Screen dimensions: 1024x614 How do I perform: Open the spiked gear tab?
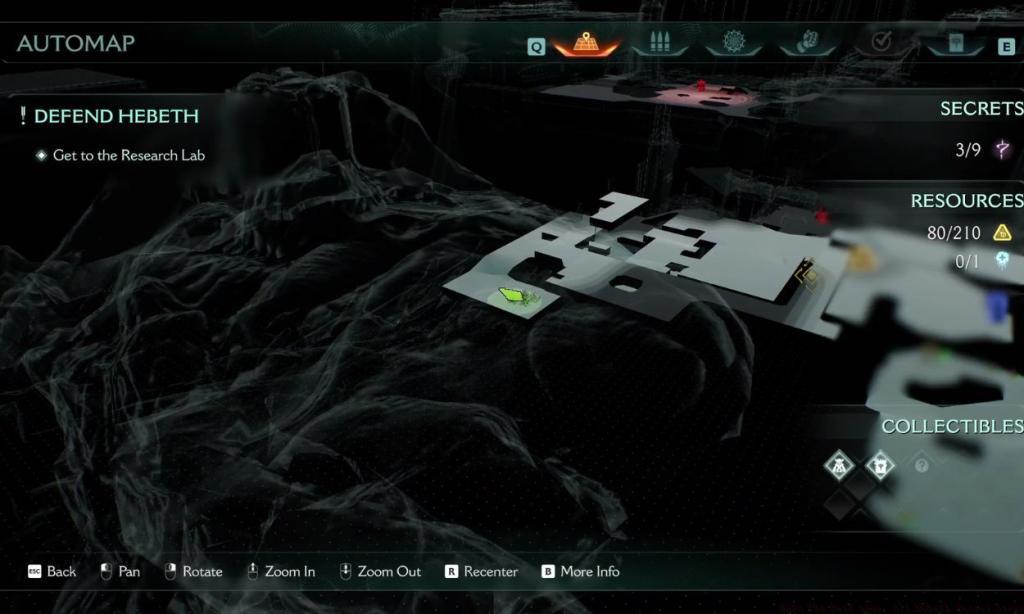pyautogui.click(x=733, y=45)
